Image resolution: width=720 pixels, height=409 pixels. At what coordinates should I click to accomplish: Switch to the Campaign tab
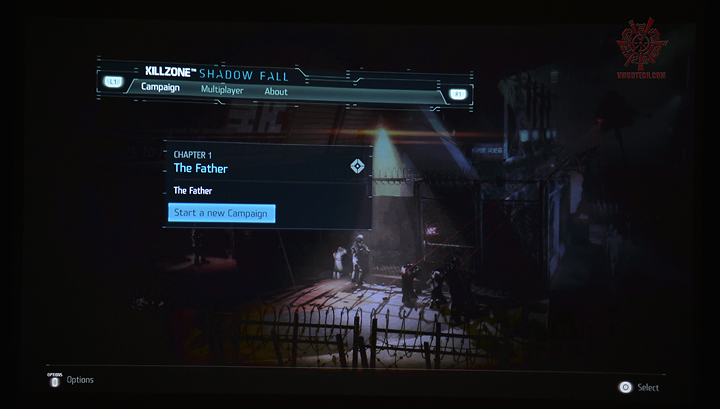point(160,89)
